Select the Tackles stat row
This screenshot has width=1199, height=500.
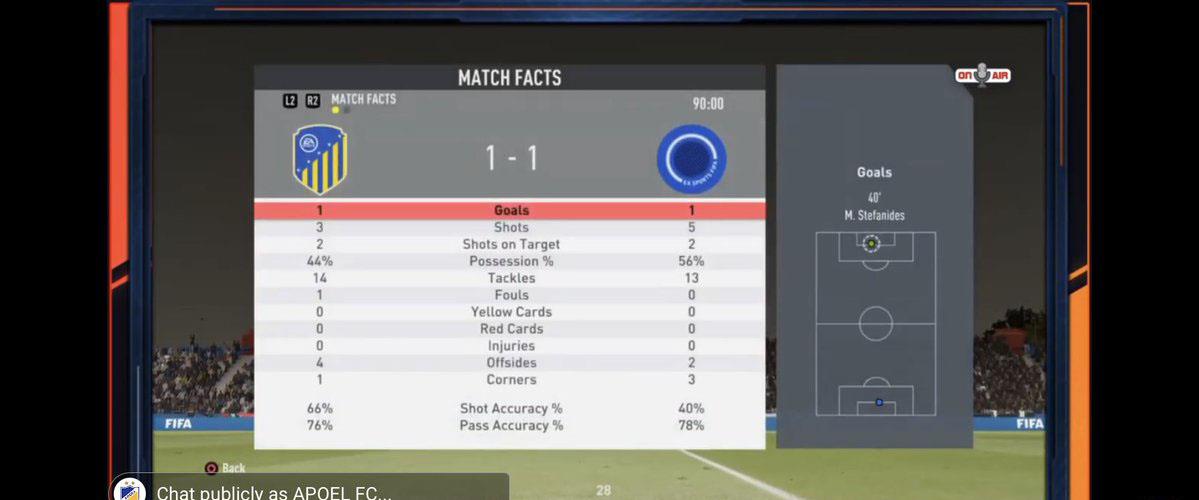point(510,279)
